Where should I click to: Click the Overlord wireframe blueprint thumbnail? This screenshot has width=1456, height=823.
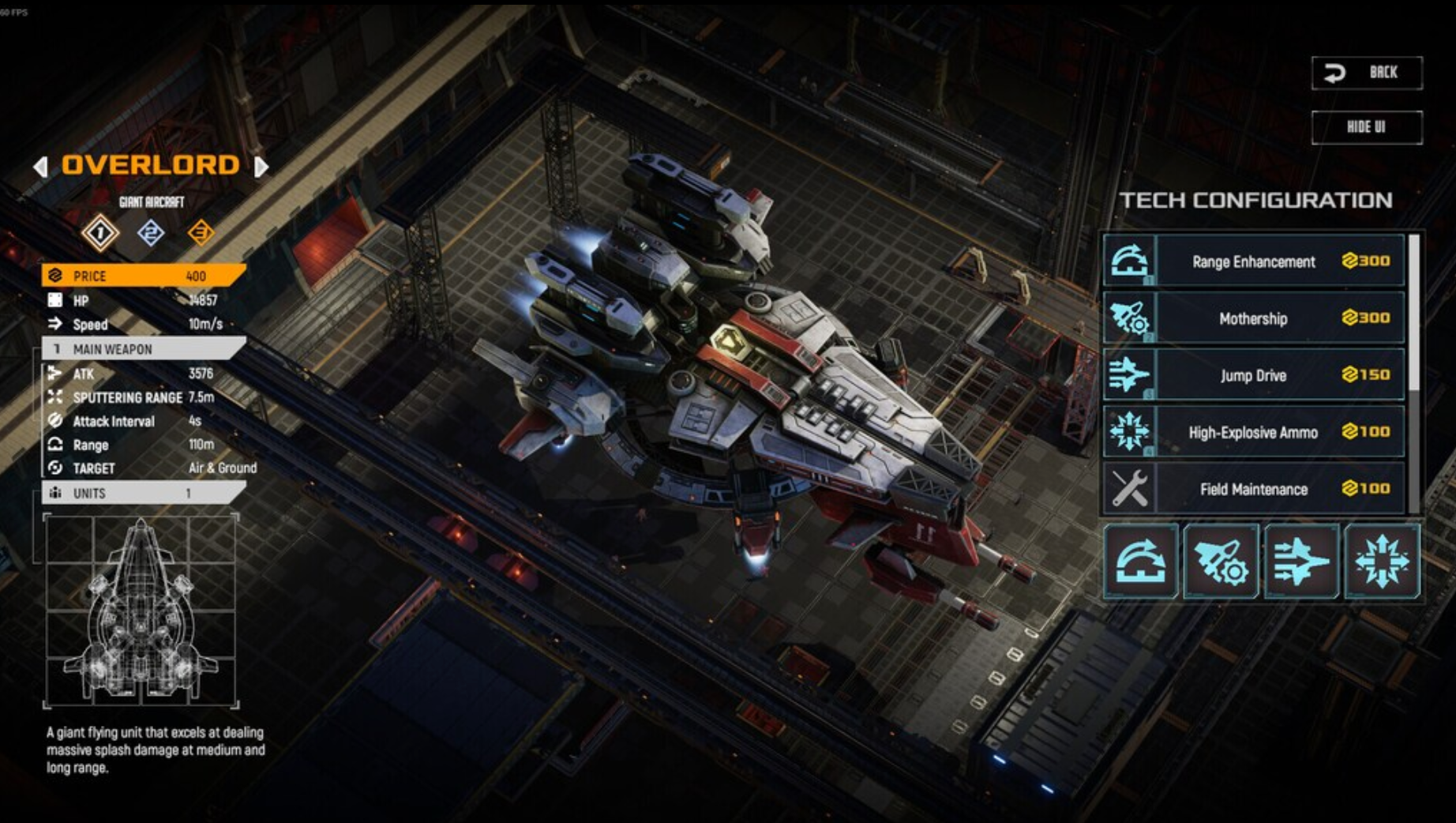tap(141, 610)
